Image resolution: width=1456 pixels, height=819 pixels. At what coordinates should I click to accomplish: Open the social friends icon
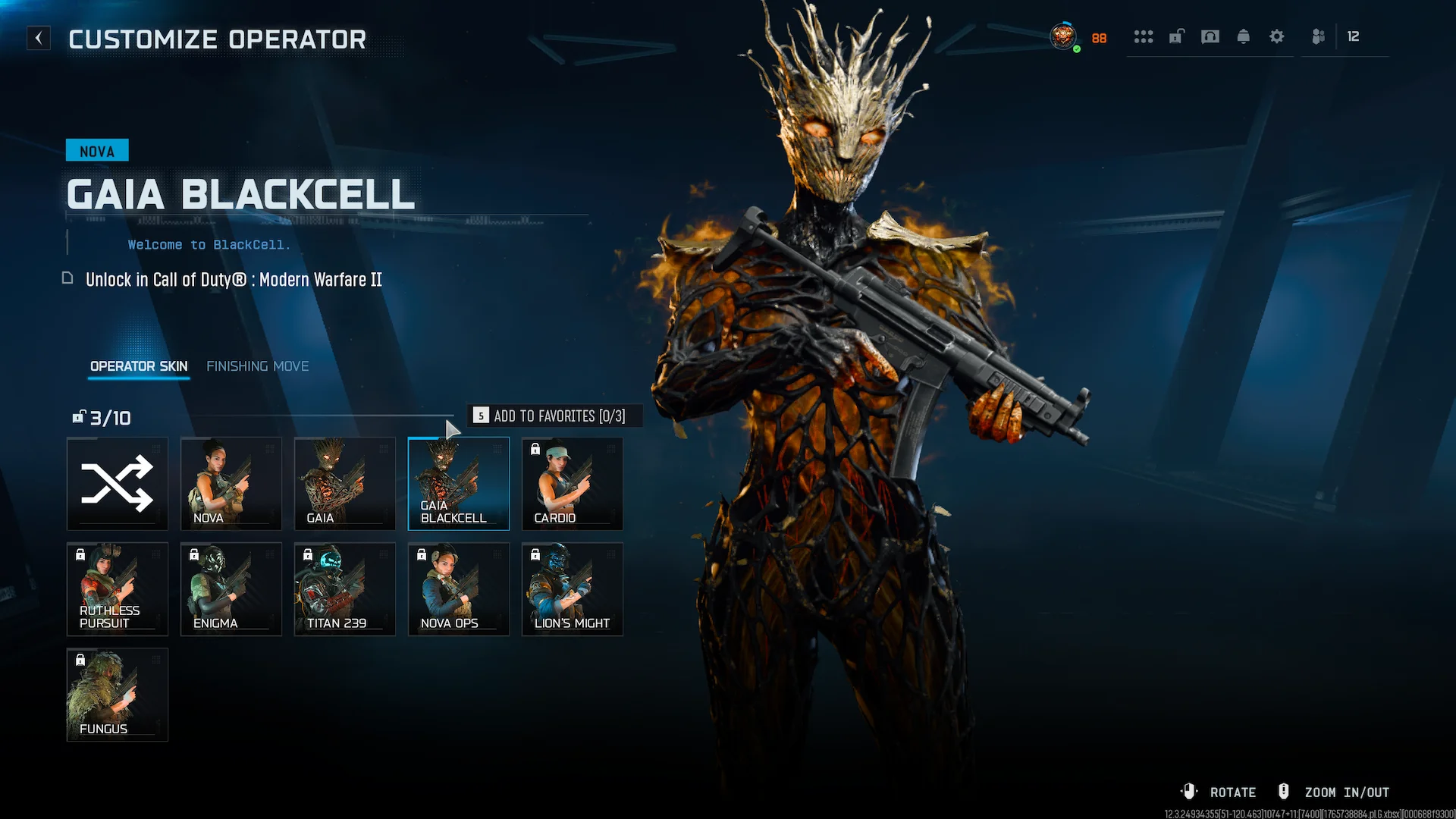1319,36
